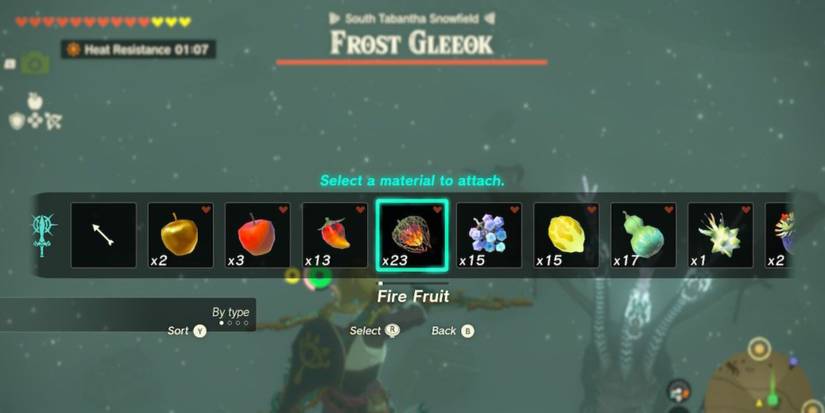Viewport: 825px width, 413px height.
Task: Pick the Spicy Pepper material slot
Action: point(335,235)
